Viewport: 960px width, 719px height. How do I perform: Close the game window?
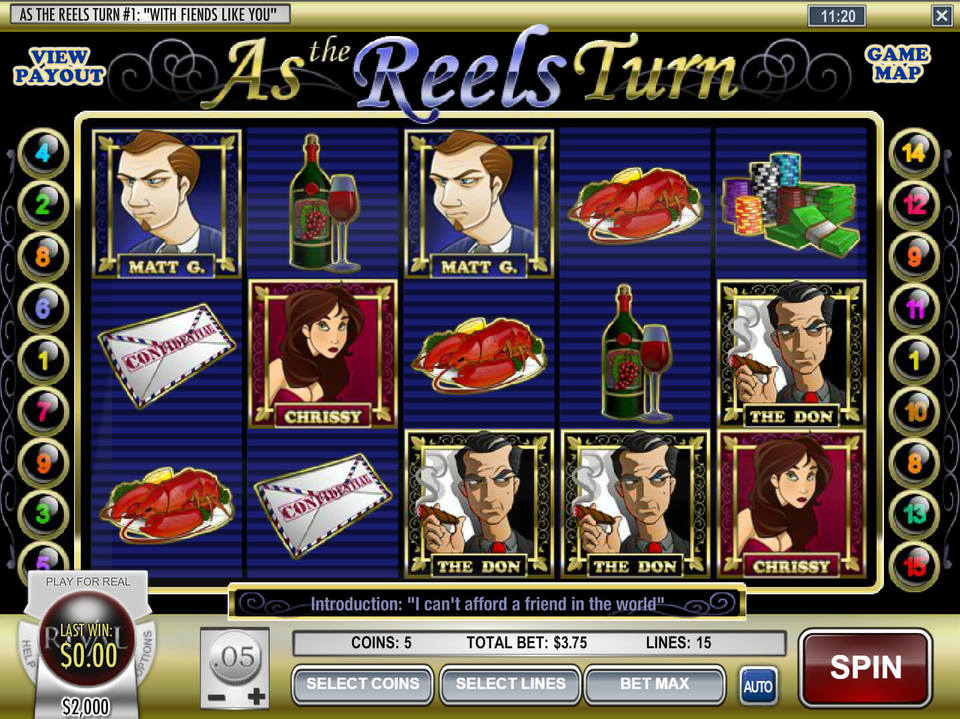coord(941,15)
